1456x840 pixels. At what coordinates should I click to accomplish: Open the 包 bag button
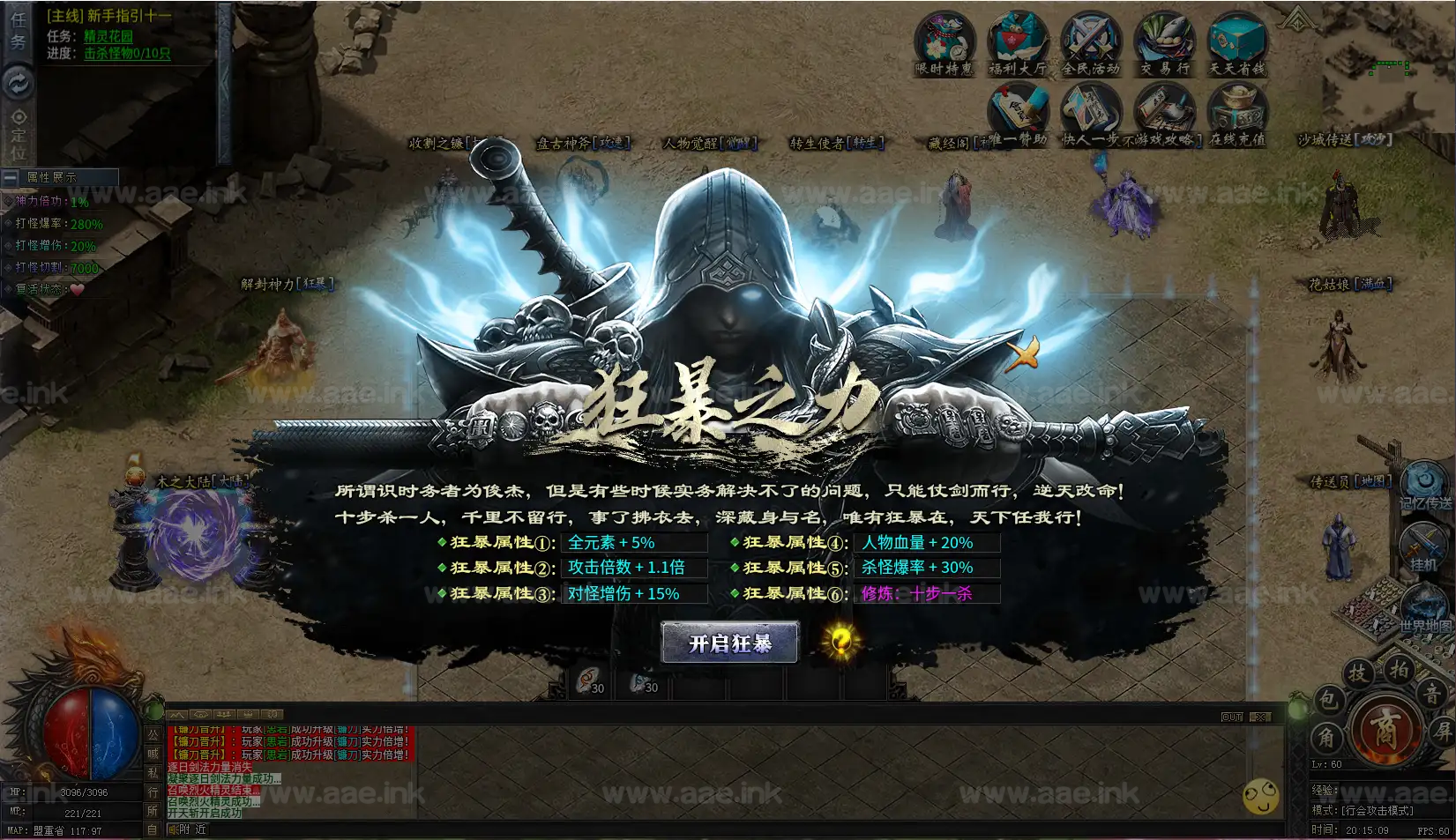(x=1328, y=701)
